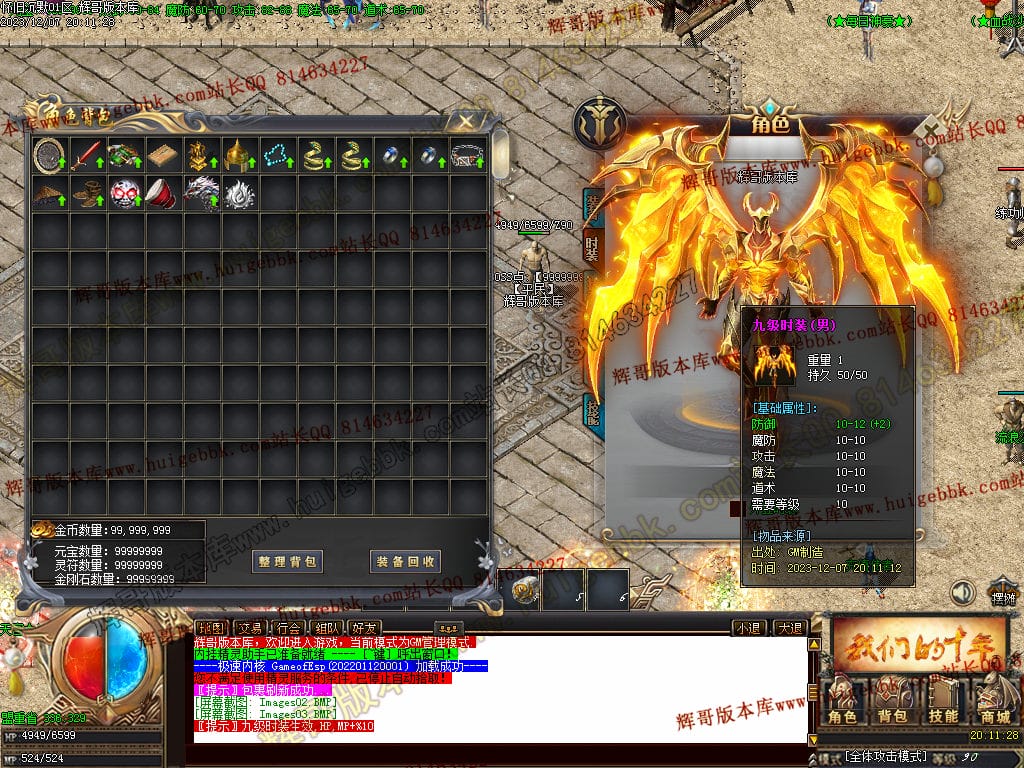Pick the cyan bead necklace item
This screenshot has height=768, width=1024.
pyautogui.click(x=276, y=156)
